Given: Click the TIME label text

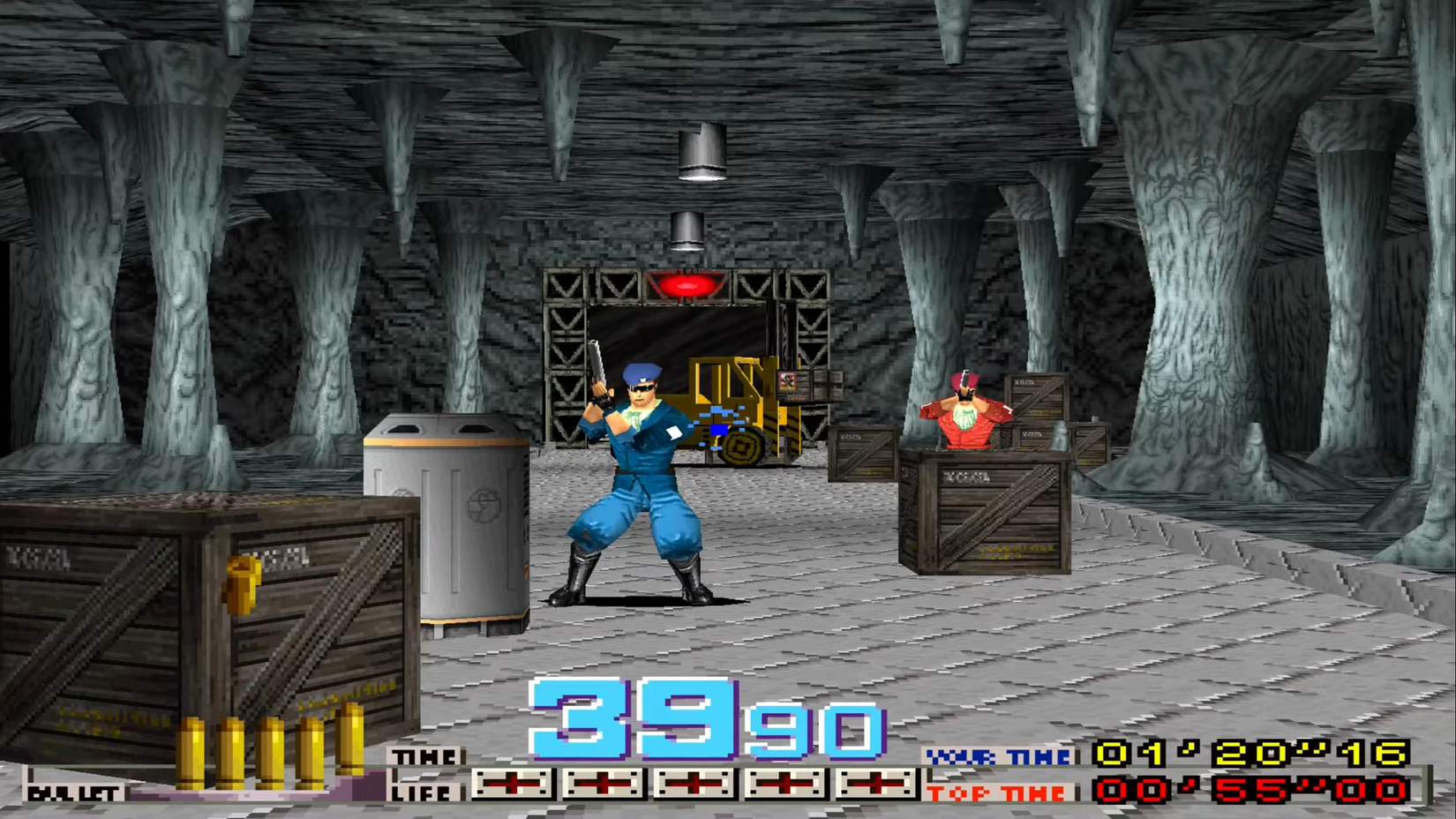Looking at the screenshot, I should (x=424, y=756).
